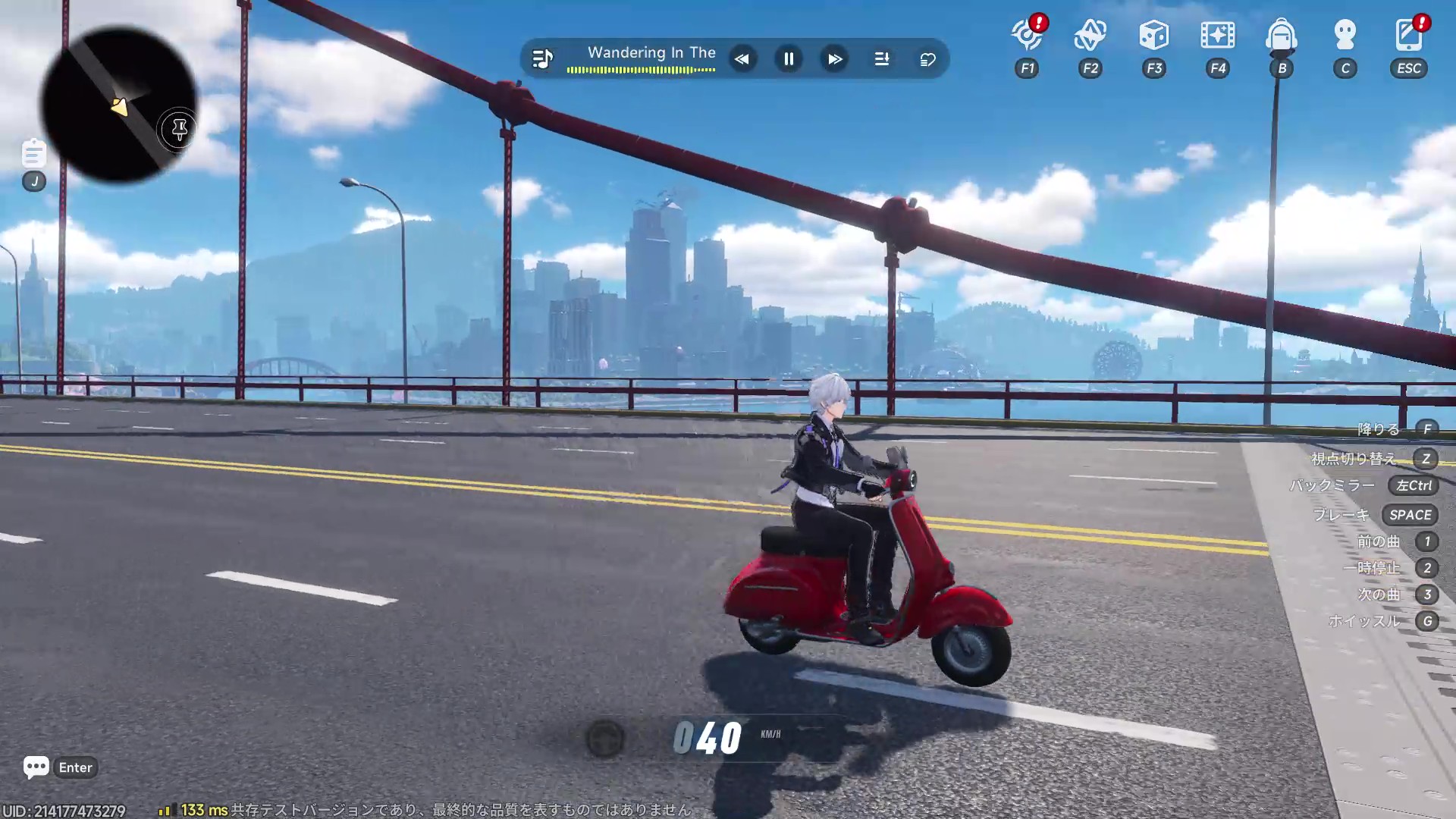Image resolution: width=1456 pixels, height=819 pixels.
Task: Open the sparkle film frame icon
Action: coord(1217,35)
